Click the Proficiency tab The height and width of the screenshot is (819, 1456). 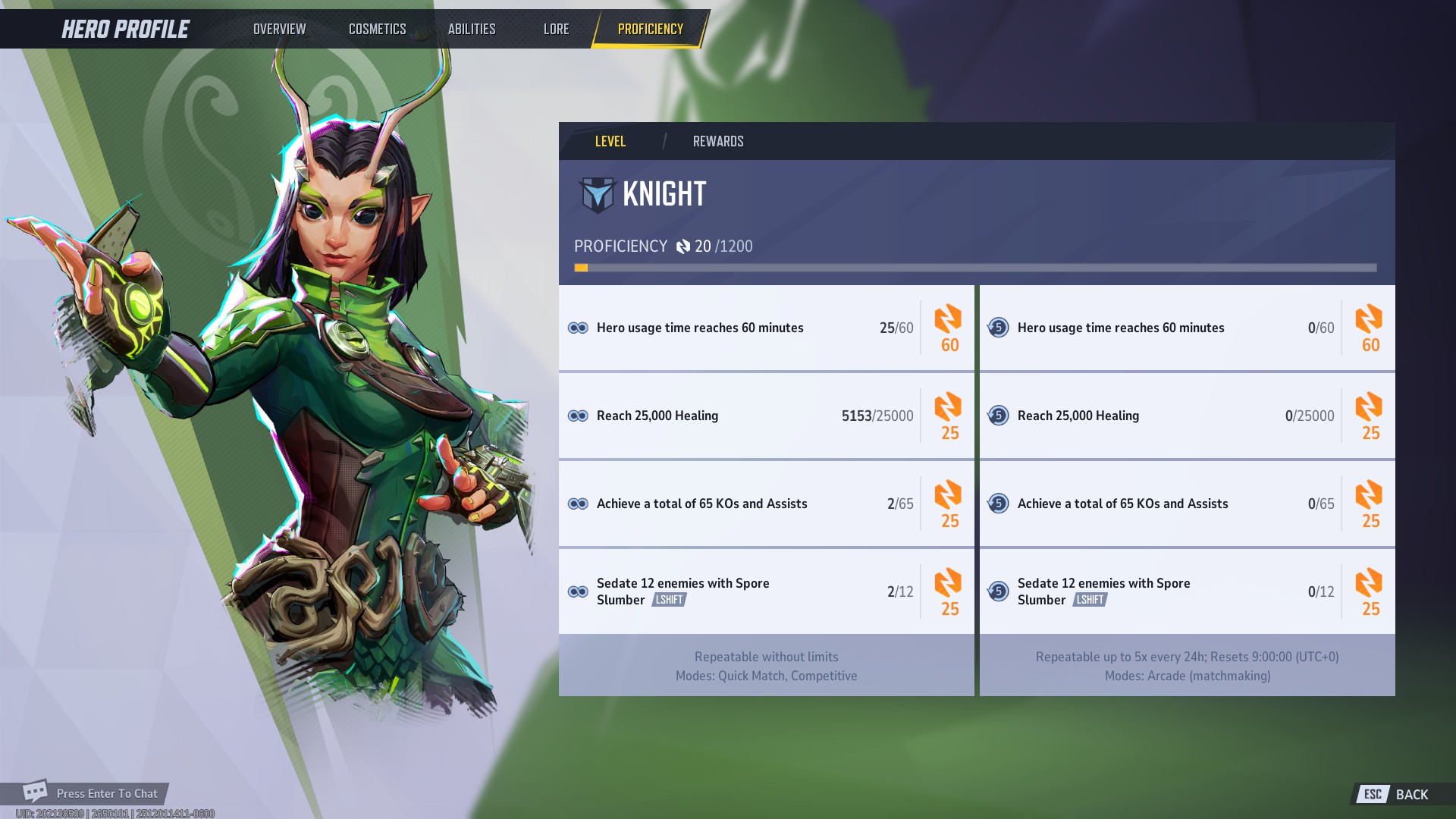[650, 29]
